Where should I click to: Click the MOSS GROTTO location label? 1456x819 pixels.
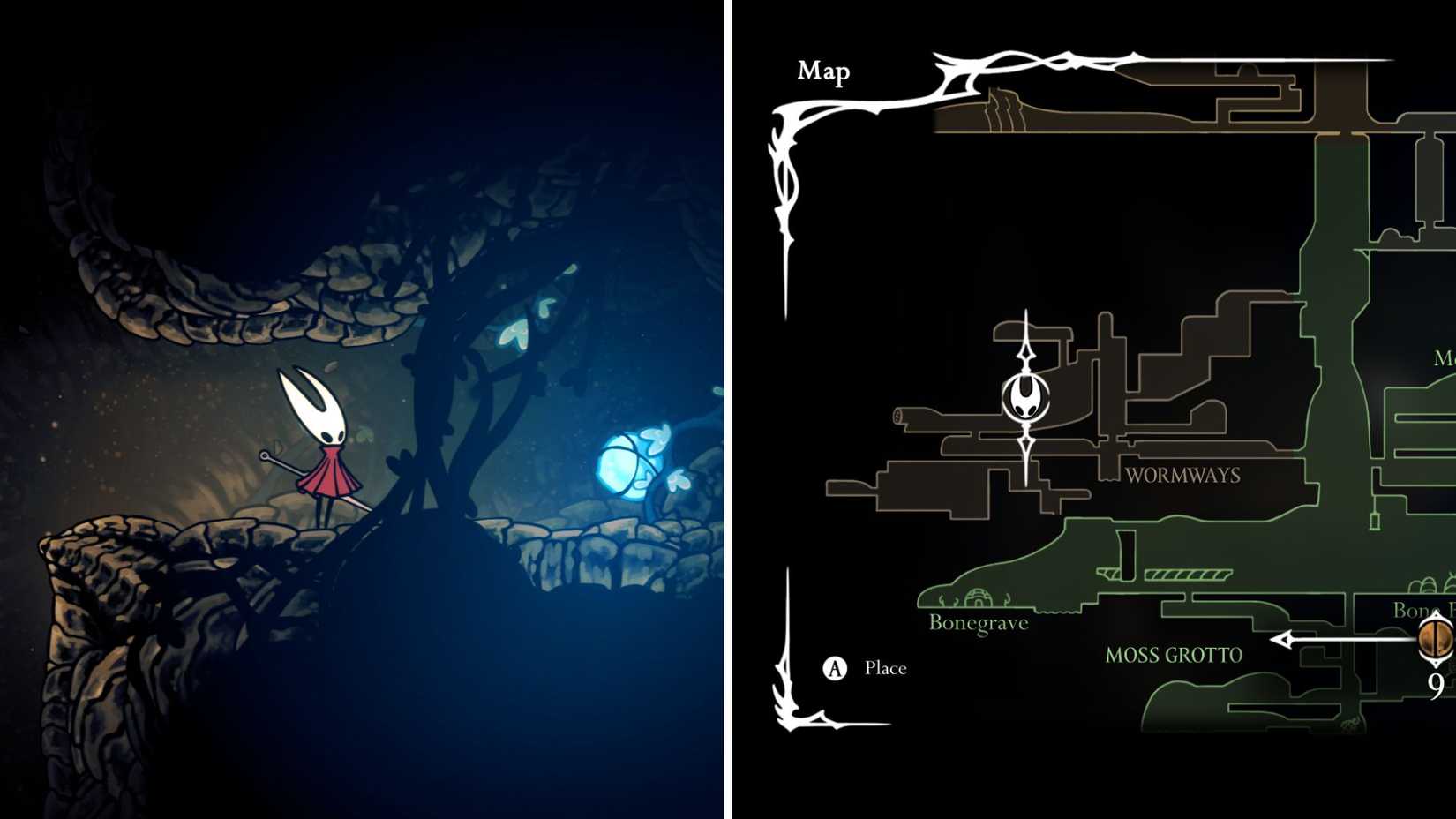pos(1174,656)
